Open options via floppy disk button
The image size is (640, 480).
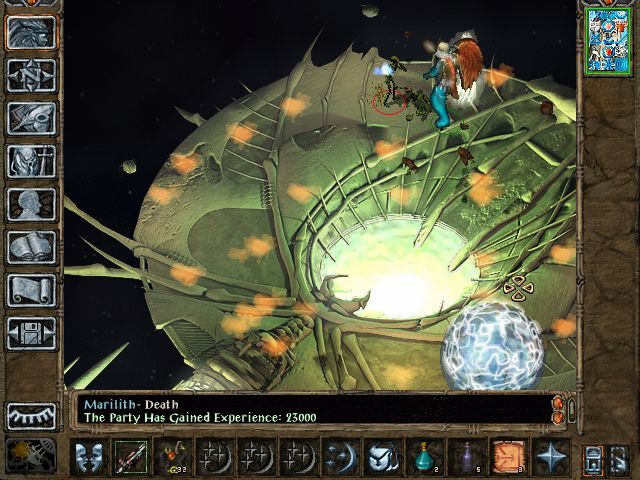pyautogui.click(x=31, y=333)
